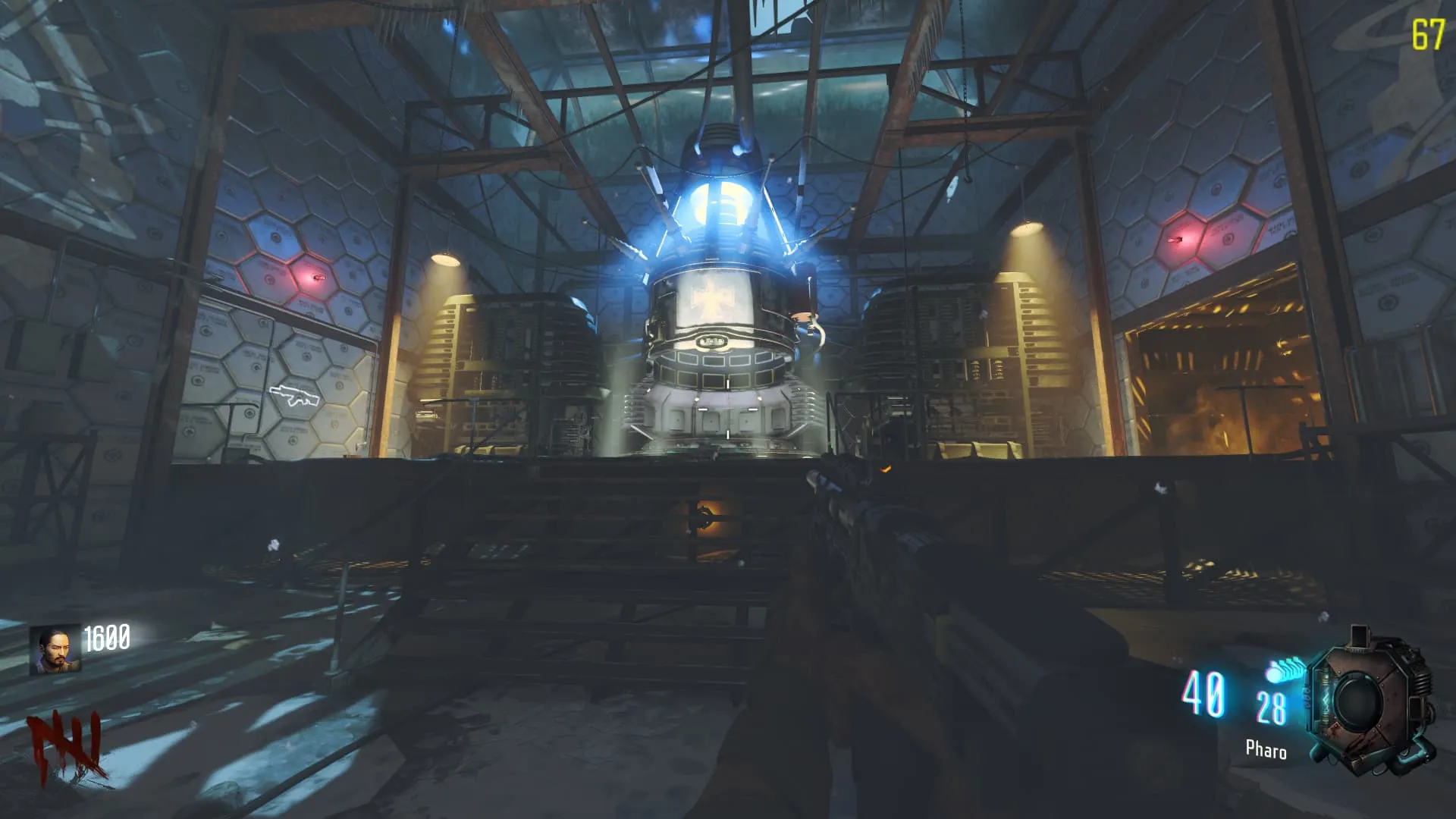Screen dimensions: 1456x819
Task: Click the mechanical weapon HUD device
Action: click(x=1370, y=701)
